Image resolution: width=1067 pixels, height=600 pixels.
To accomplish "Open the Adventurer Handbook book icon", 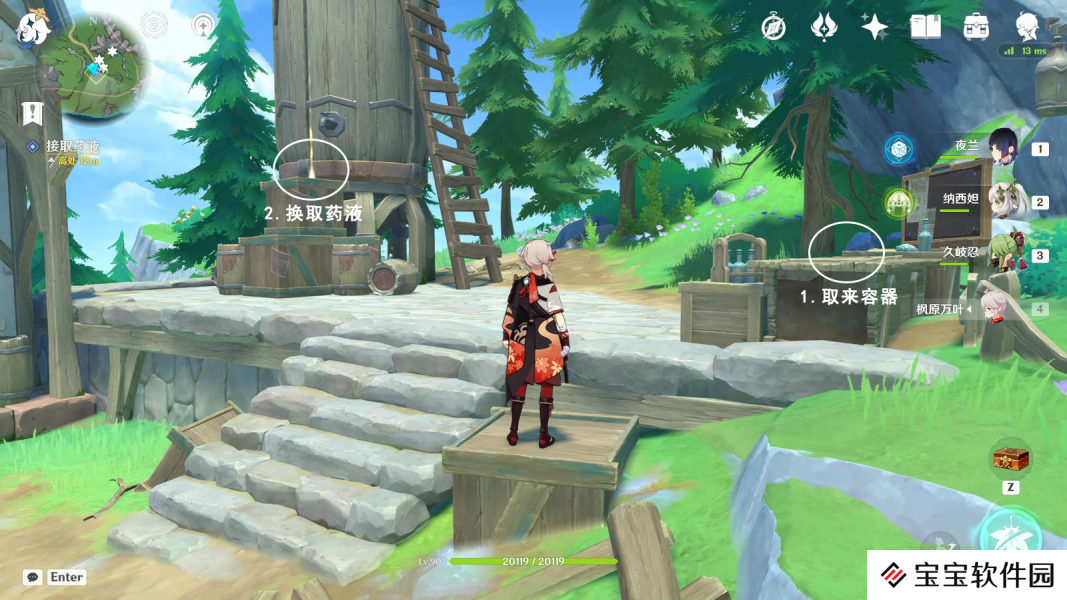I will coord(925,27).
